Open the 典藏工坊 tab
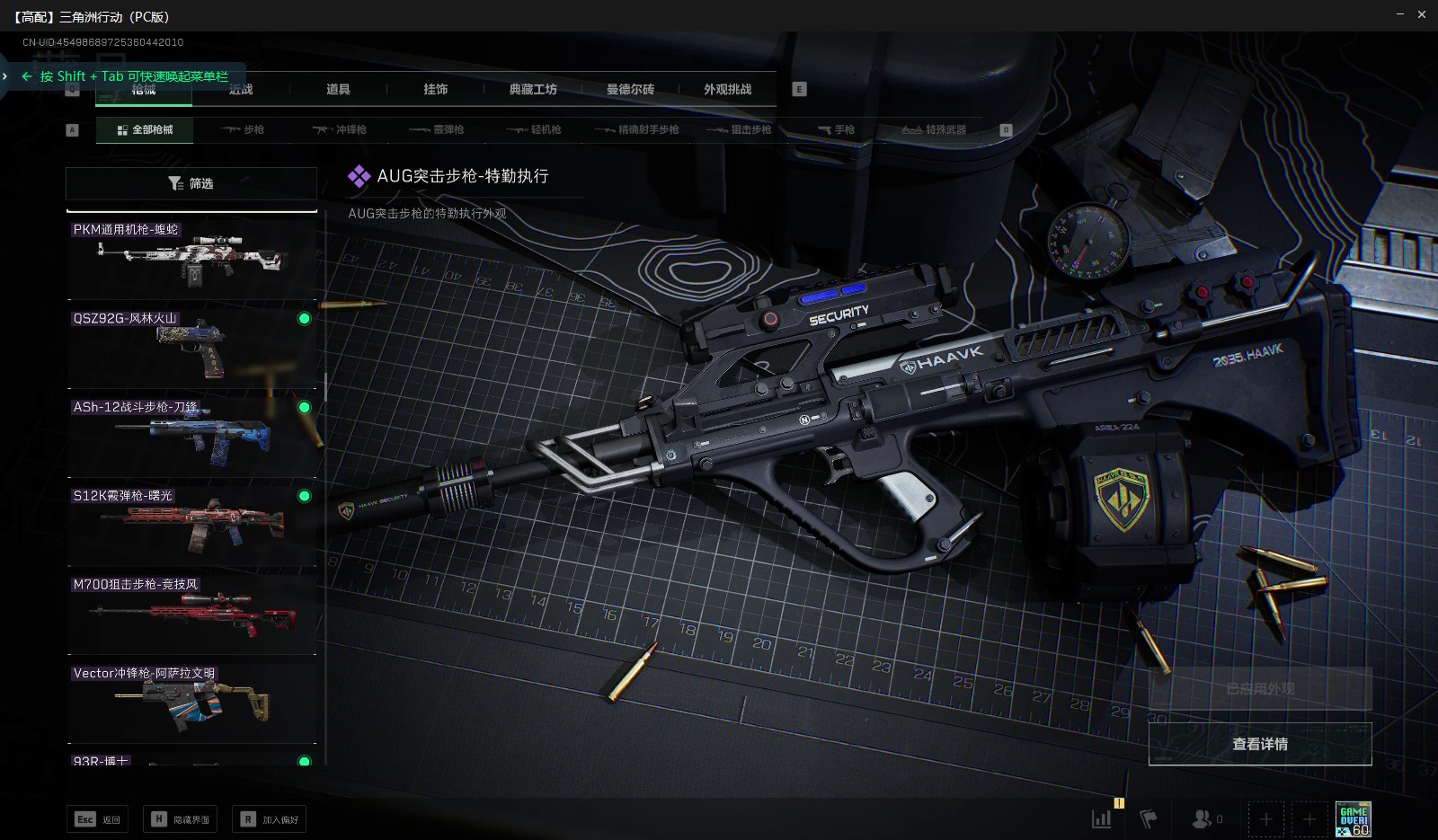Image resolution: width=1438 pixels, height=840 pixels. (x=533, y=89)
